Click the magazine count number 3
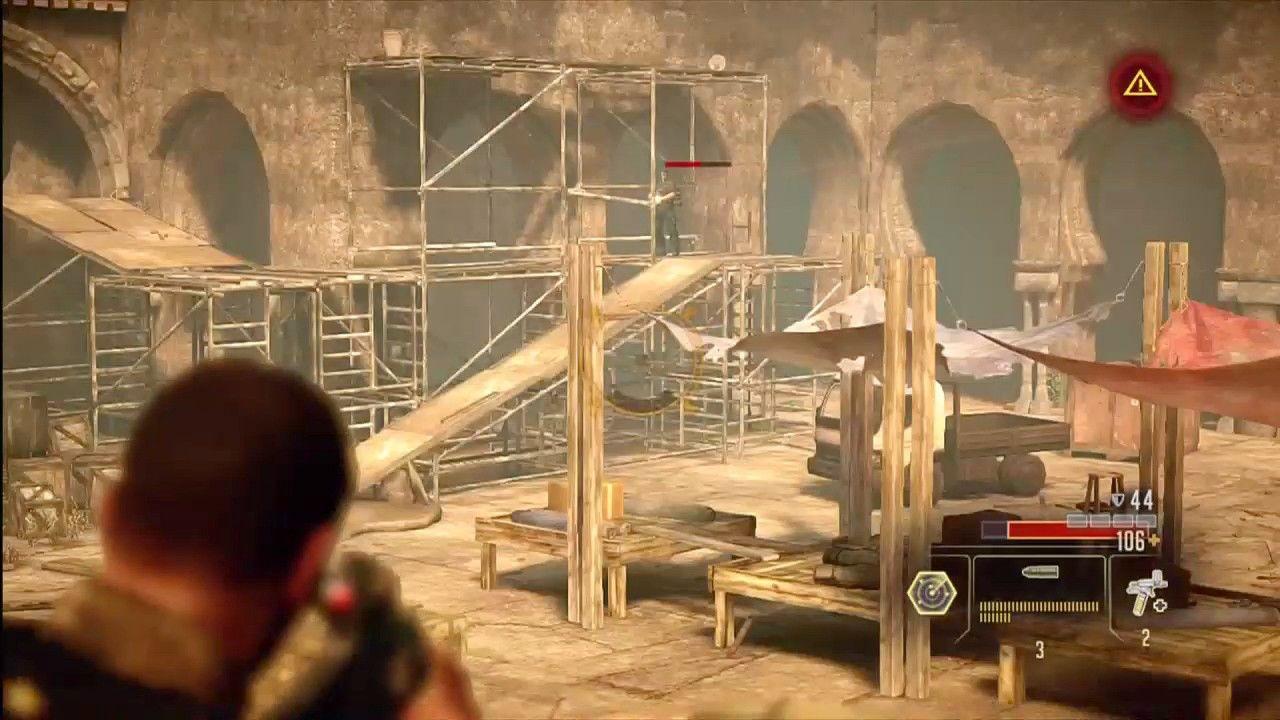 coord(1040,648)
